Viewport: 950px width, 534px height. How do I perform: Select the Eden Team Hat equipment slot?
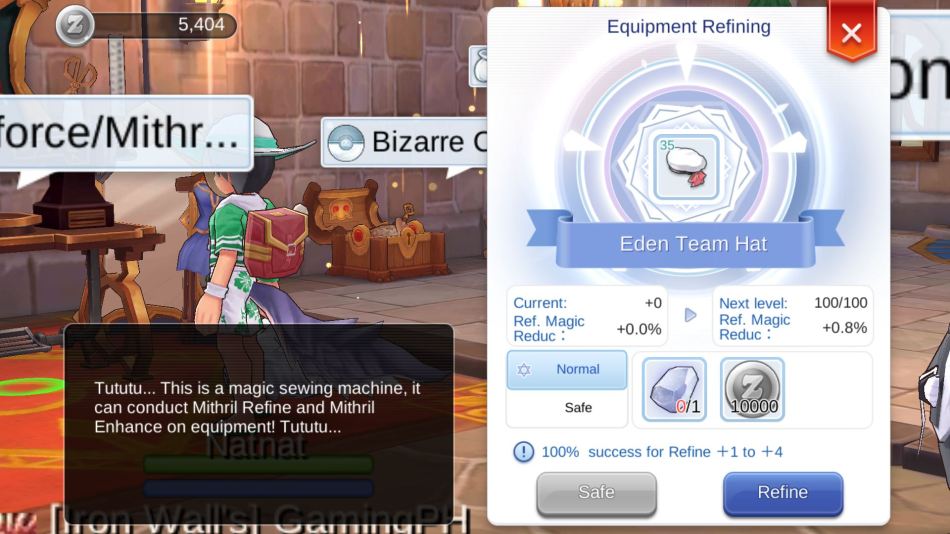[687, 167]
